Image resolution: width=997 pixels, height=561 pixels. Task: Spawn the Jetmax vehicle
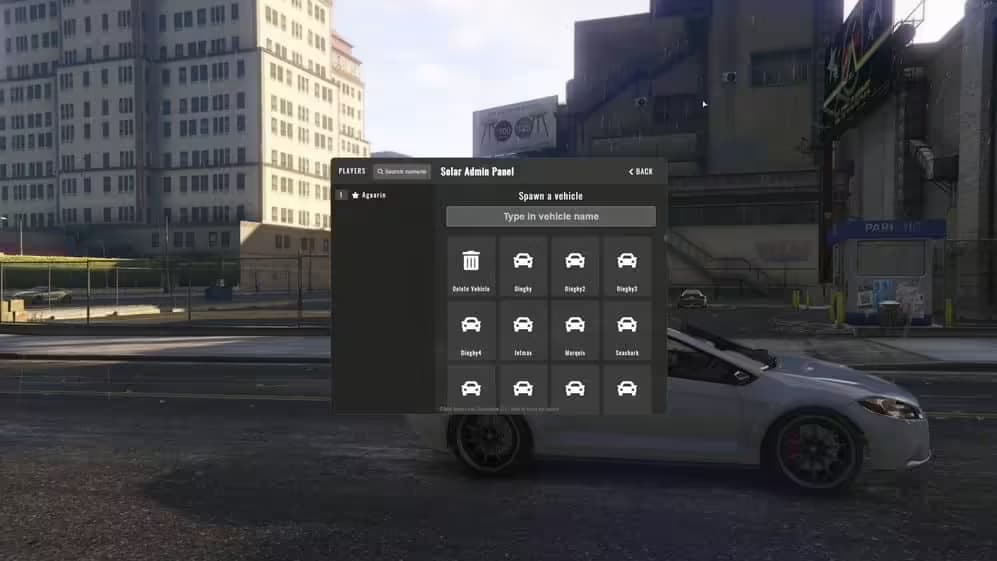coord(523,330)
